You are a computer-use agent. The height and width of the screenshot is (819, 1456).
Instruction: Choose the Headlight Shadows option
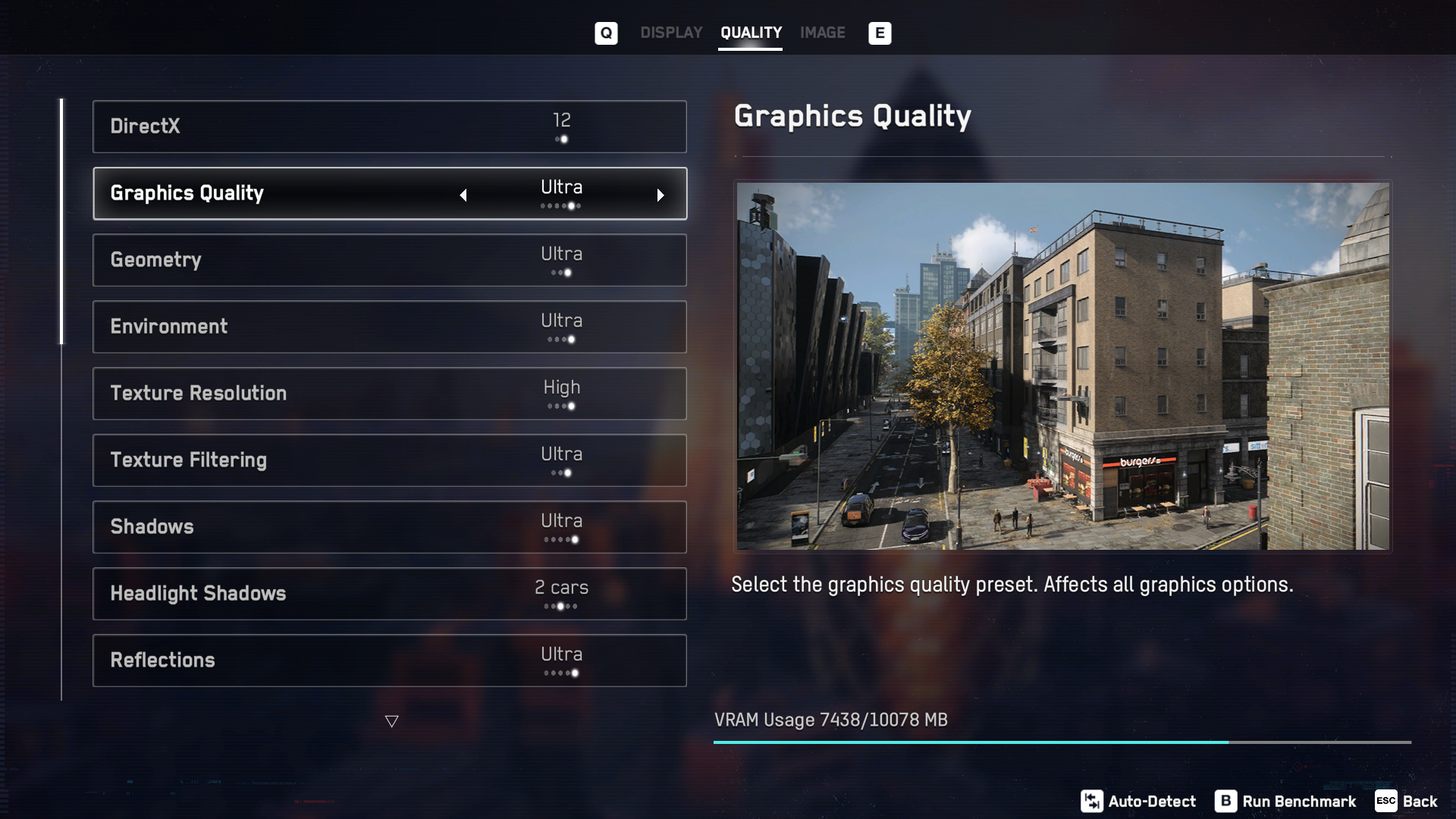[389, 594]
